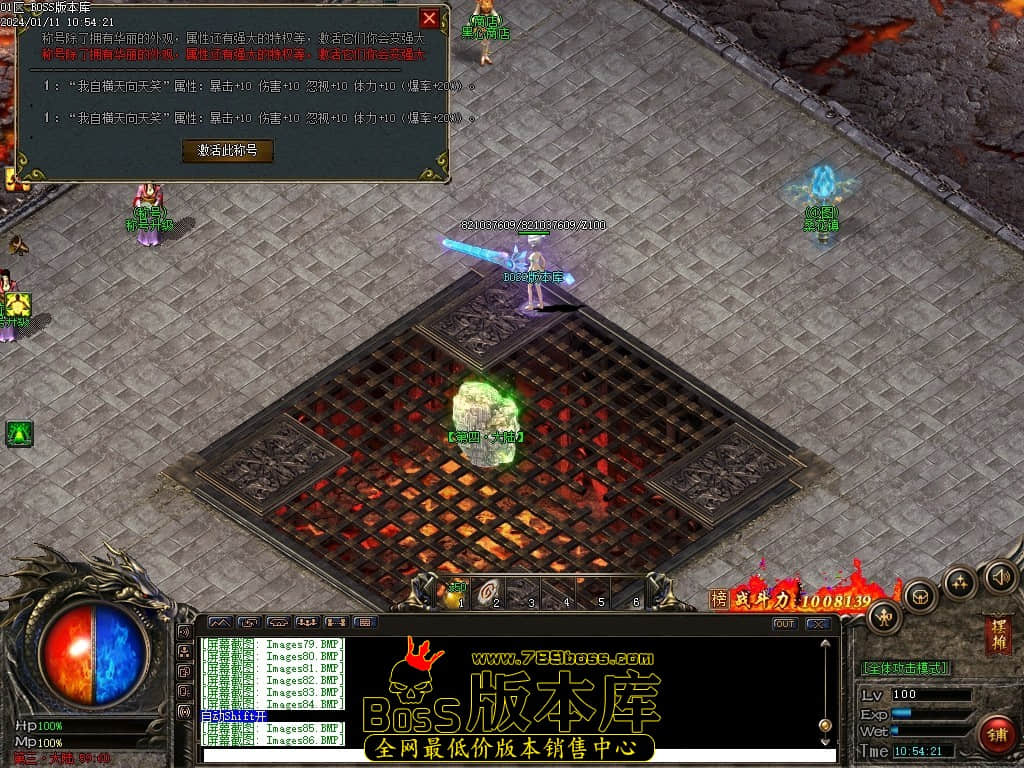Click the red 铺 shop button
The width and height of the screenshot is (1024, 768).
pos(997,735)
